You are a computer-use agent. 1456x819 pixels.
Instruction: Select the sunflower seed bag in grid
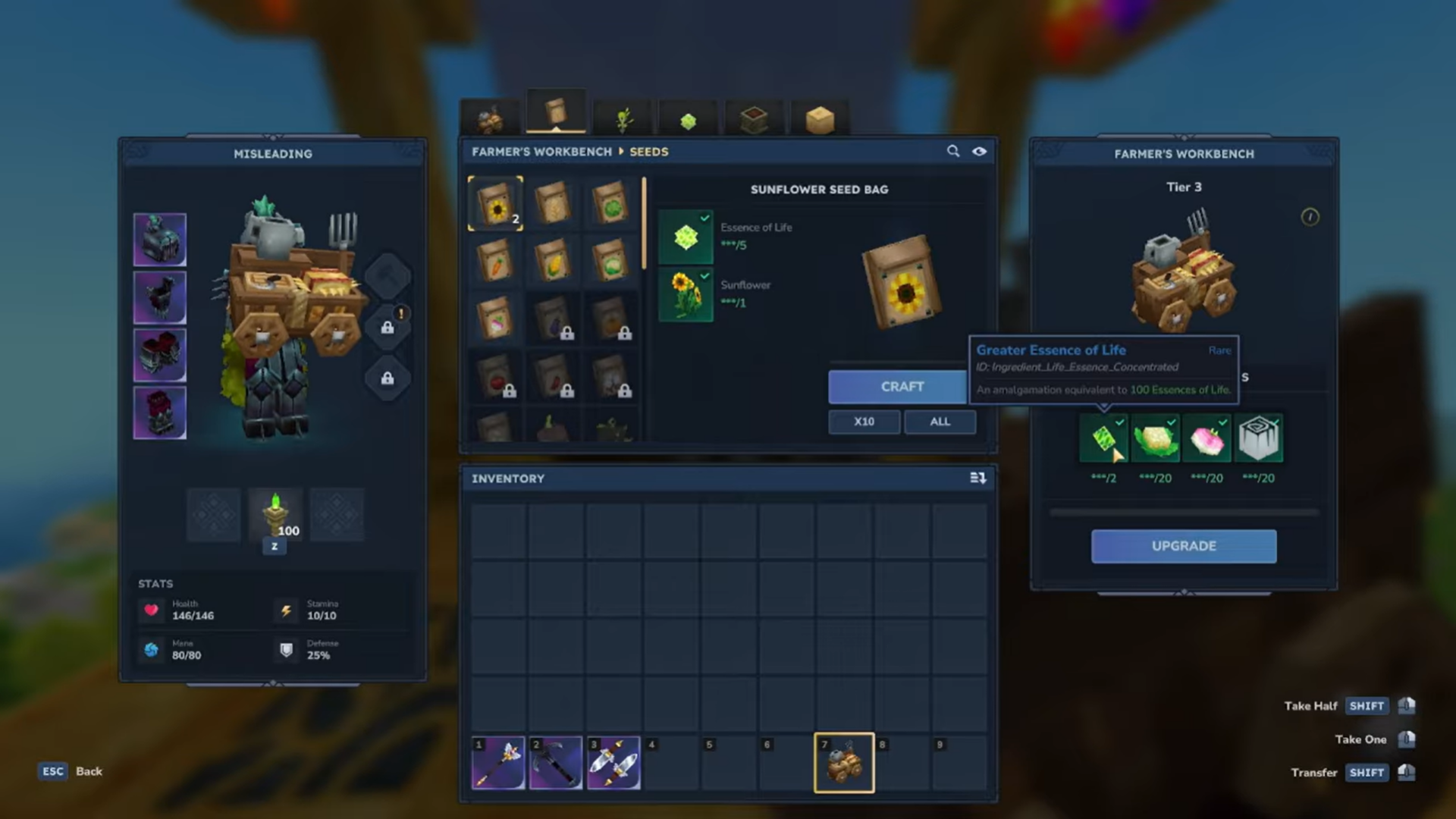[x=495, y=203]
